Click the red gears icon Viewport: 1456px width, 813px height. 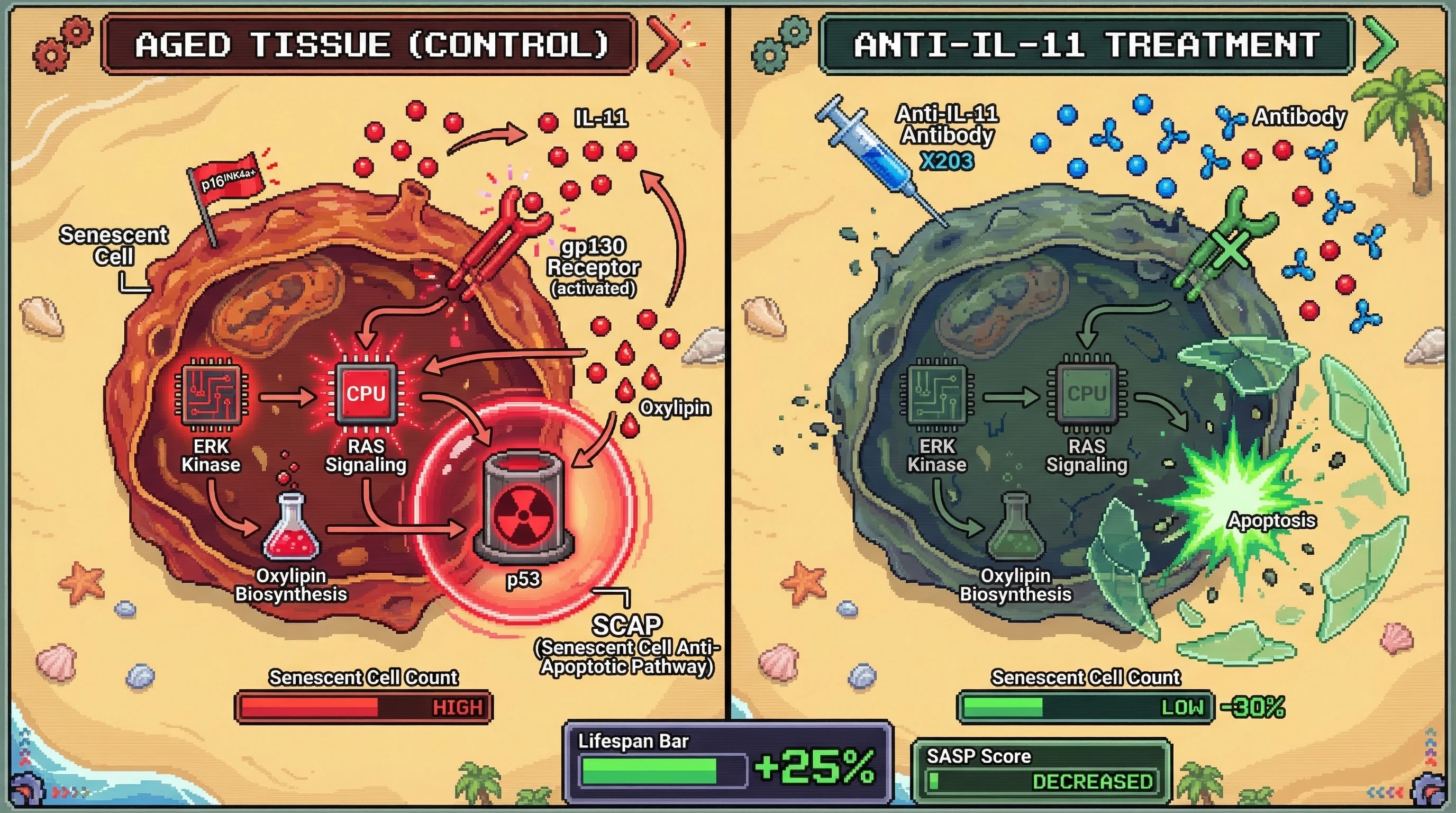(60, 45)
